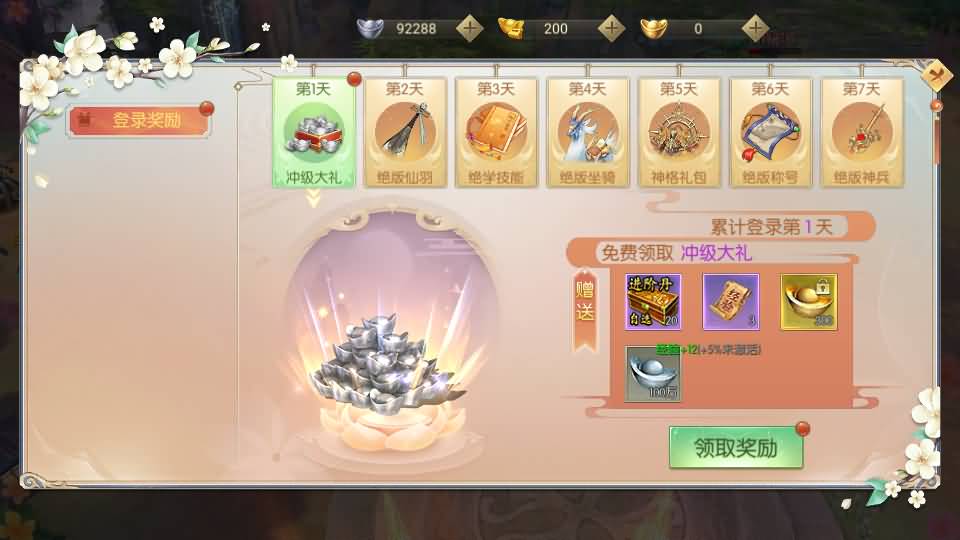This screenshot has height=540, width=960.
Task: Click the plus next to 200 gold ingots
Action: [x=611, y=28]
